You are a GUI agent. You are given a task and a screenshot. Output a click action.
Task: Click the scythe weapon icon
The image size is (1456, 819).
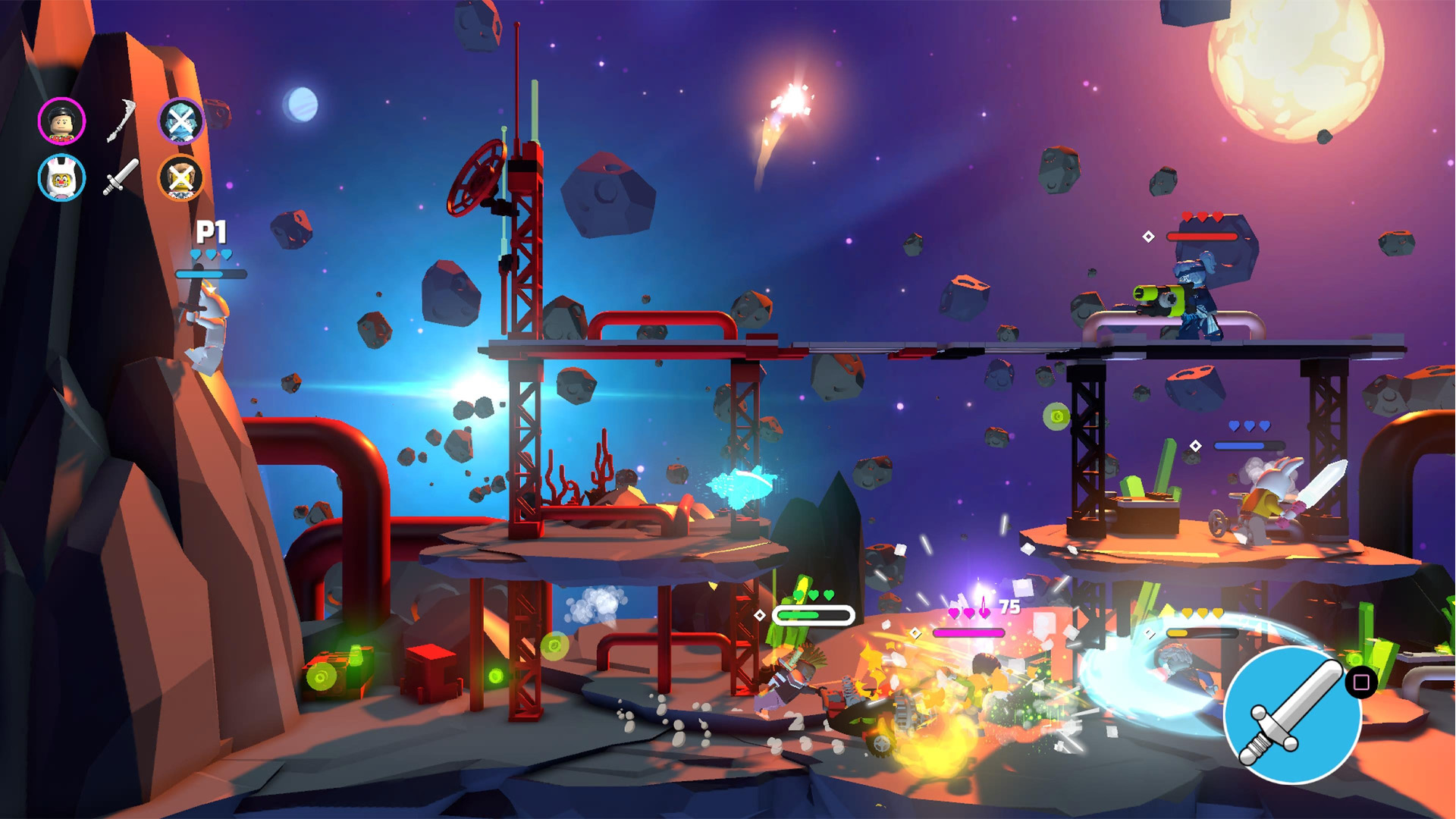pos(121,121)
